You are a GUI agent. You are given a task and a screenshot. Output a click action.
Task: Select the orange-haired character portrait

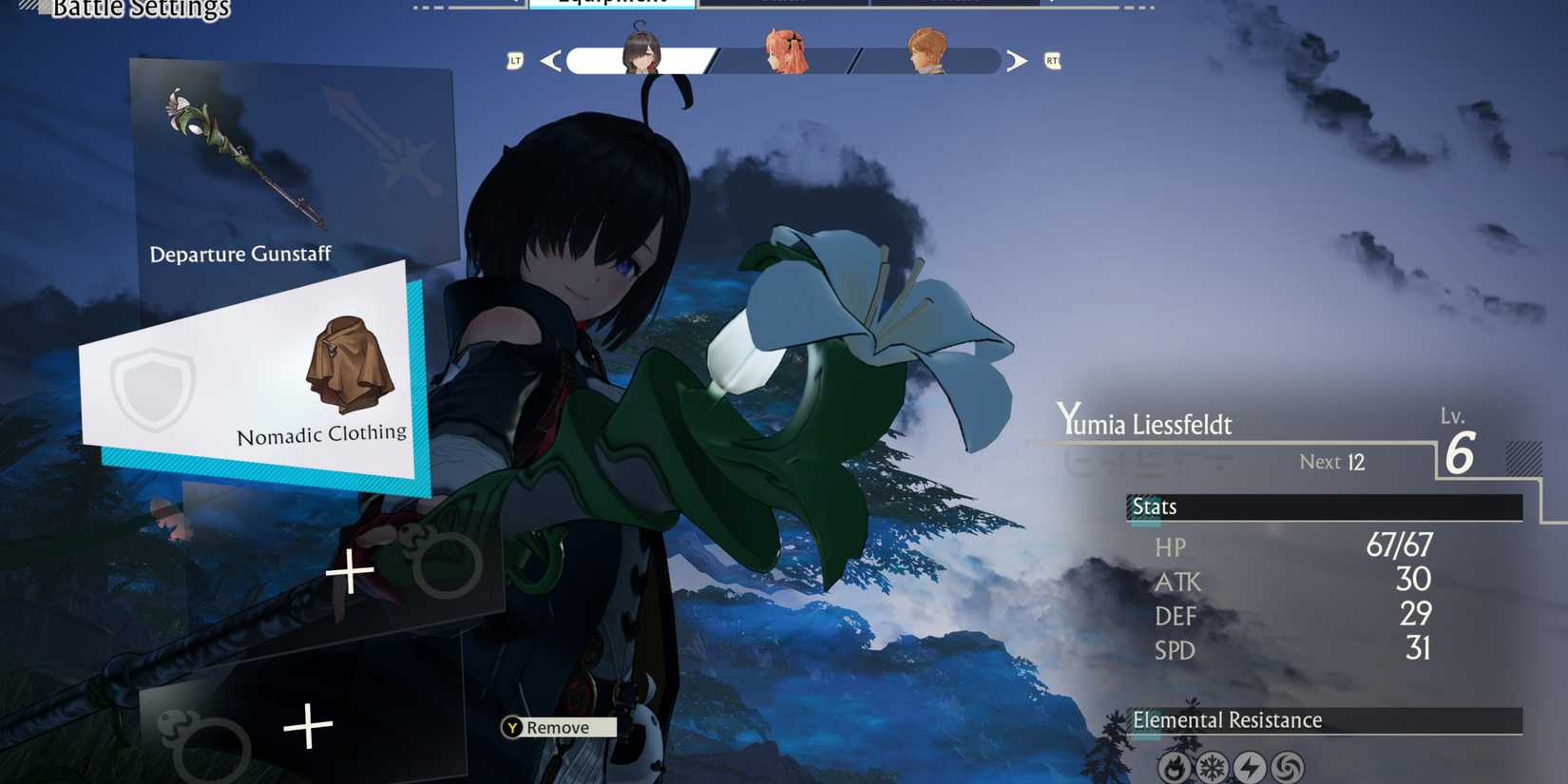tap(927, 52)
